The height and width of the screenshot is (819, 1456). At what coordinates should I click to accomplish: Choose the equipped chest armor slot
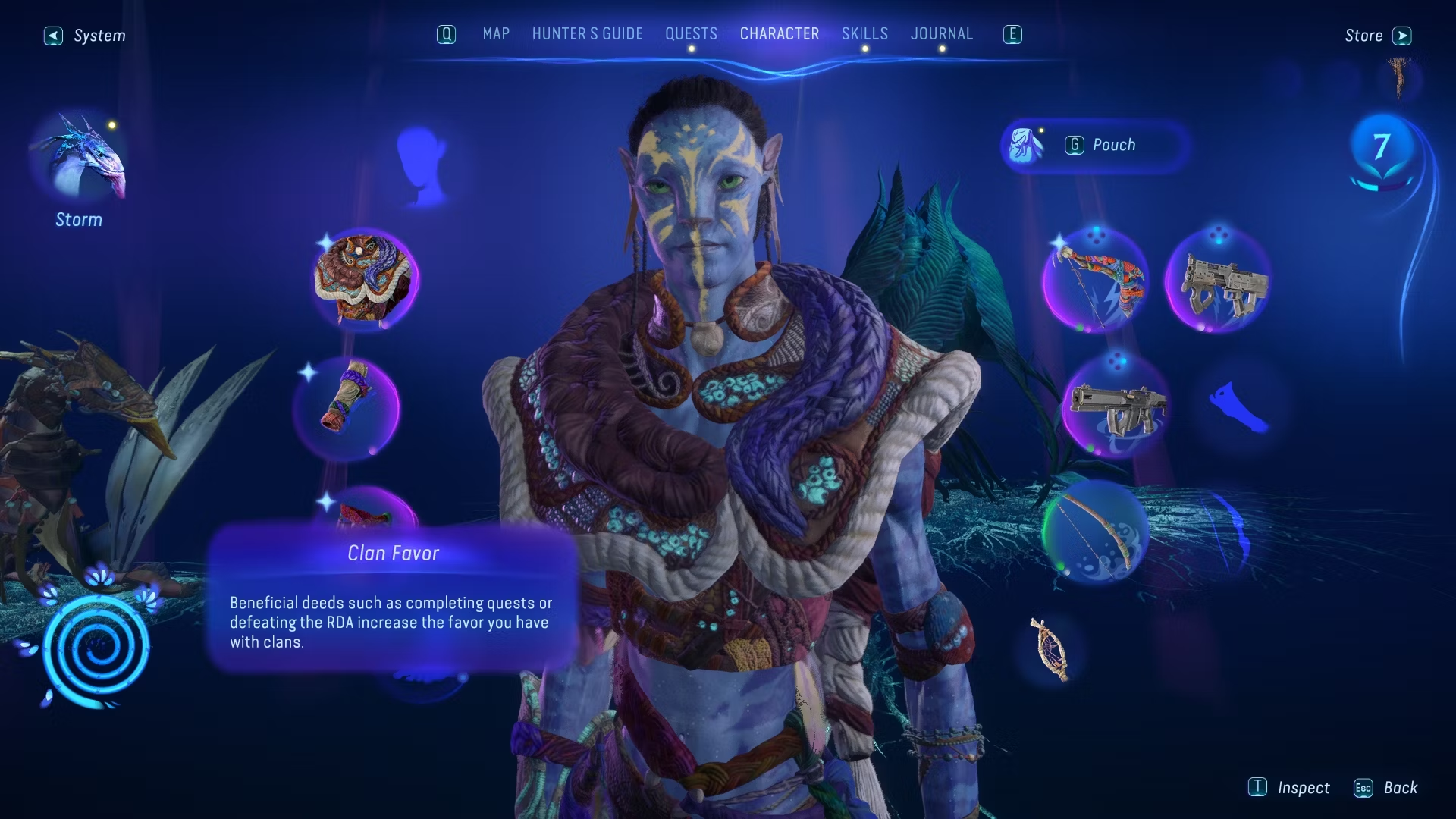click(x=365, y=279)
